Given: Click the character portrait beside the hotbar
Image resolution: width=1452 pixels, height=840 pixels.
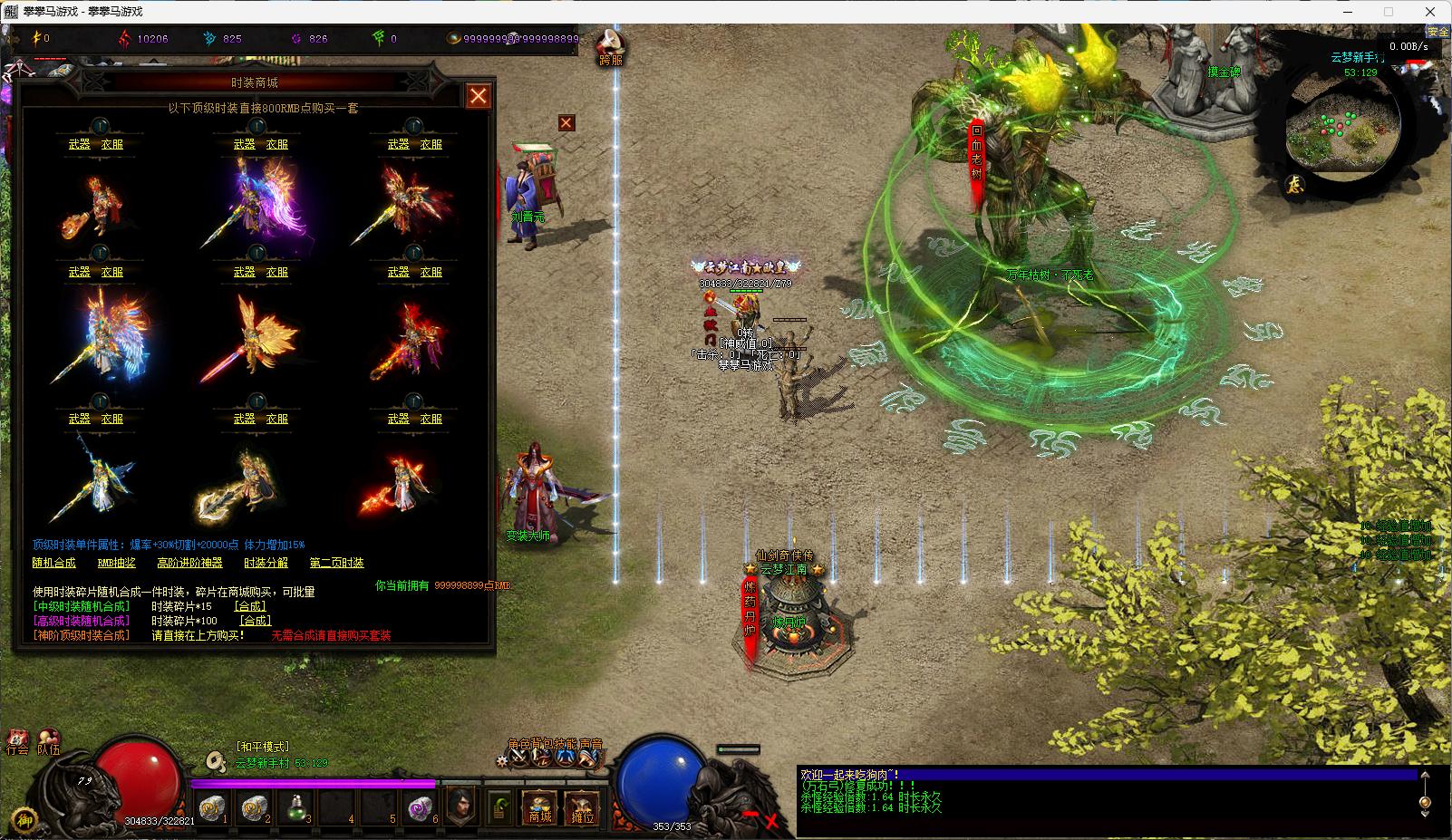Looking at the screenshot, I should [x=462, y=804].
